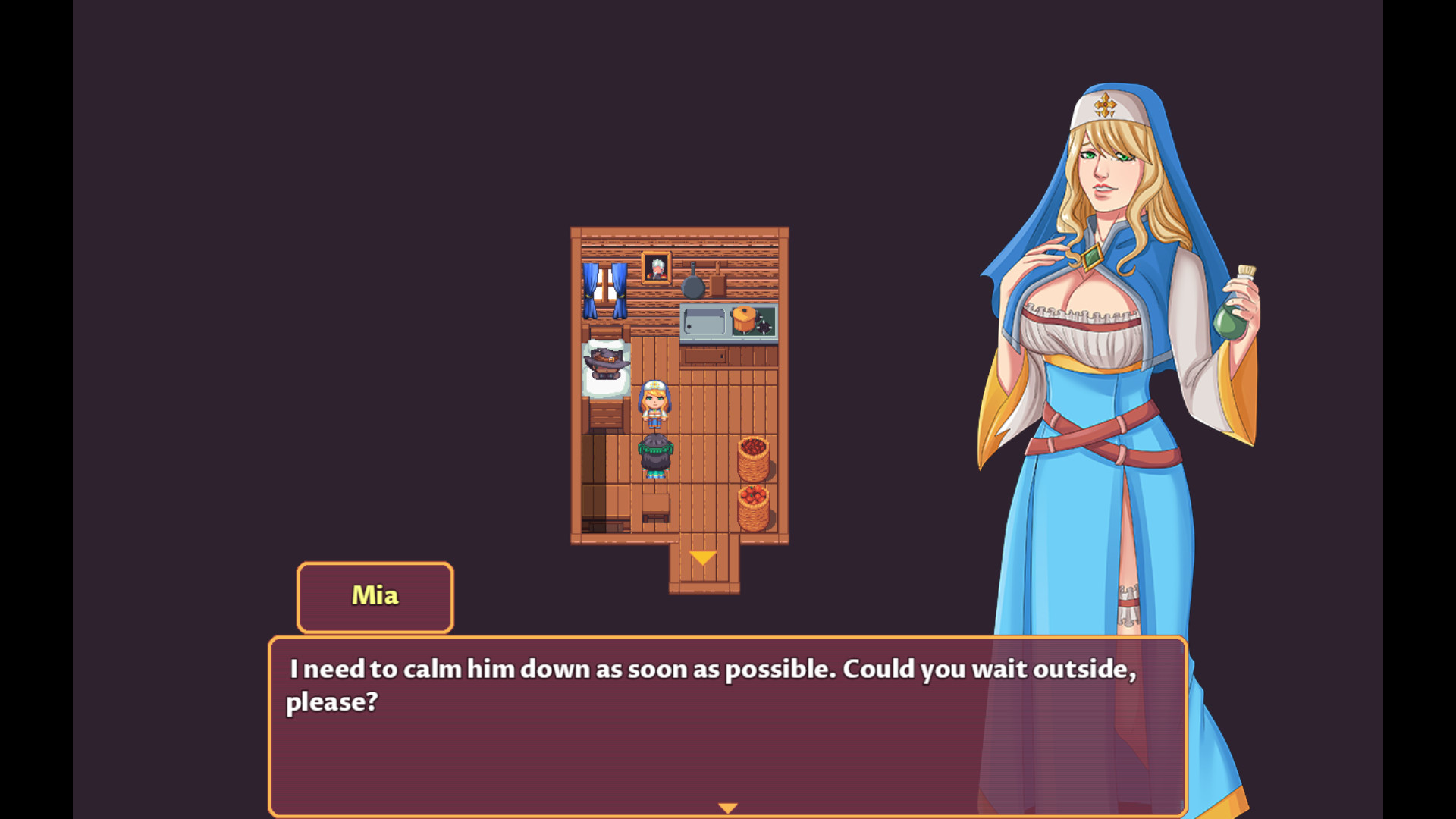Click the cauldron sprite in the room
This screenshot has height=819, width=1456.
(x=654, y=453)
